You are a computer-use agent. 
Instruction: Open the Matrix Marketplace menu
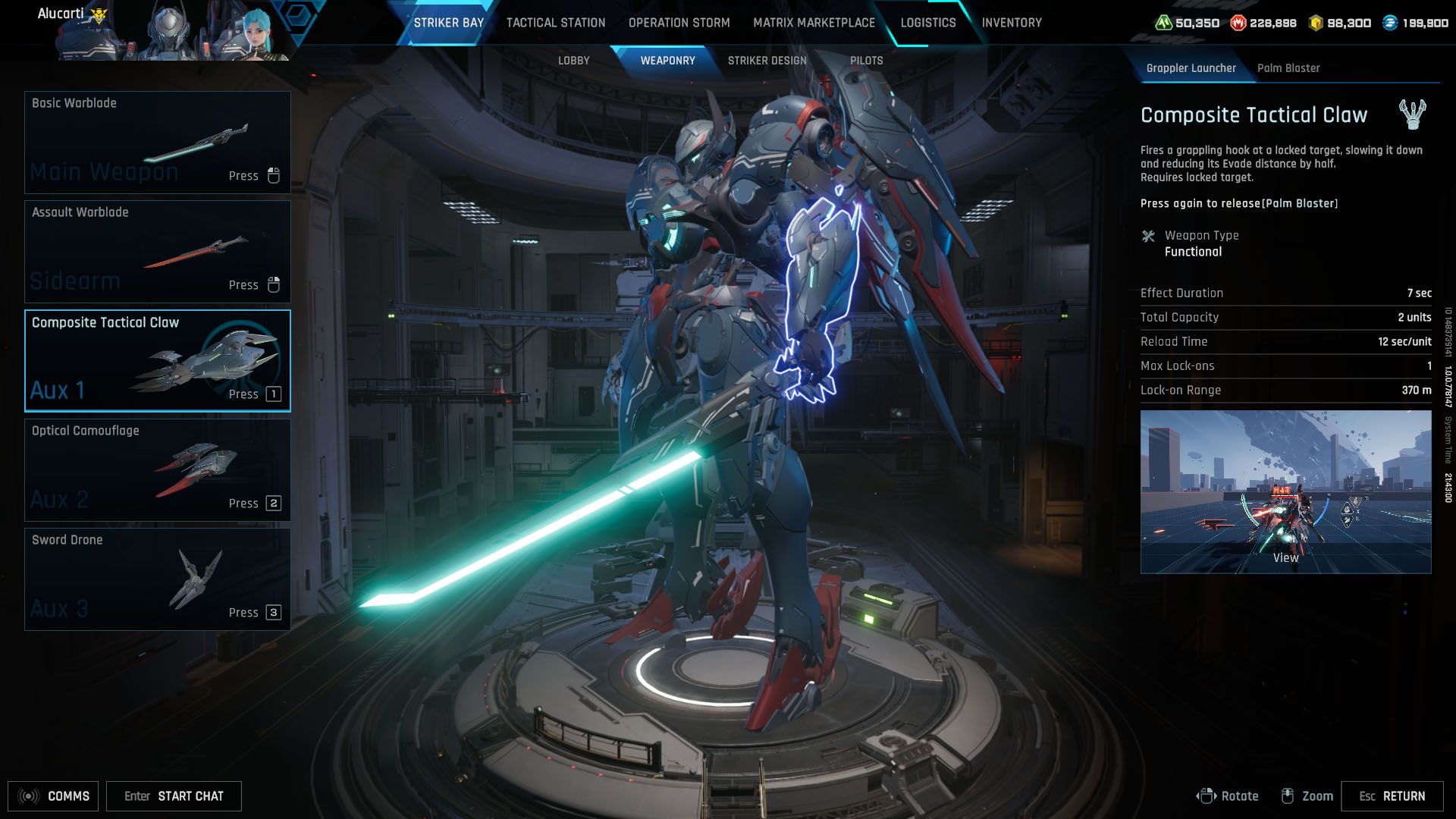click(814, 23)
